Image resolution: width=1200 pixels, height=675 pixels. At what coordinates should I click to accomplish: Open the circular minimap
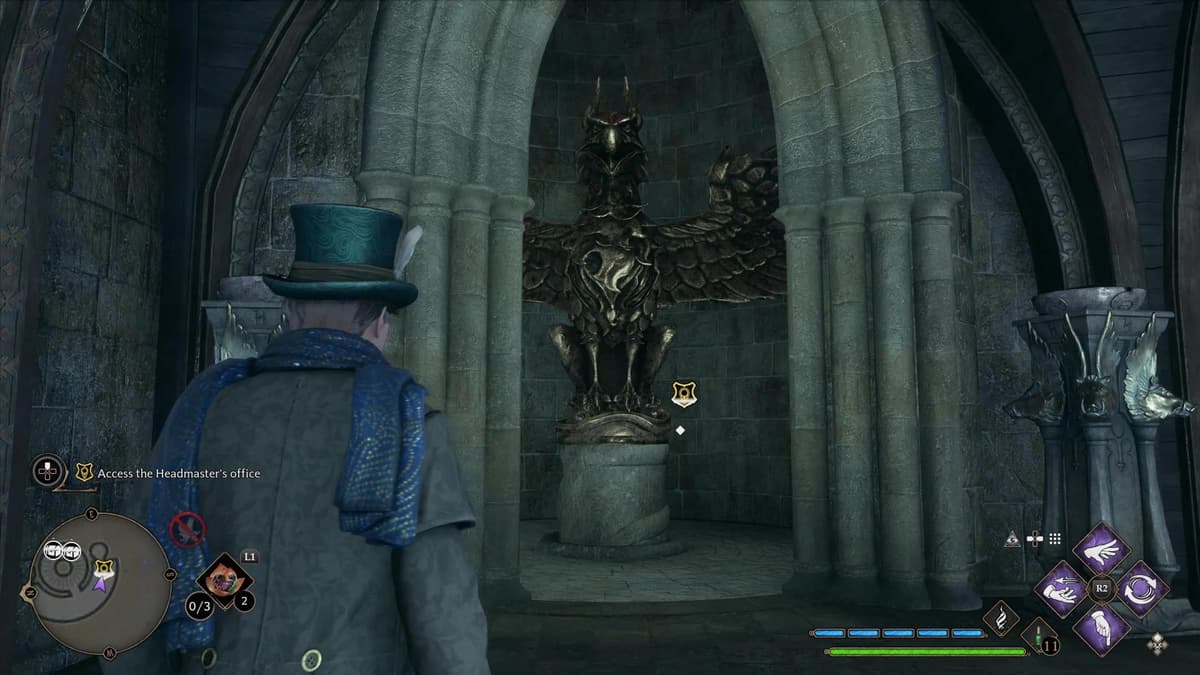99,583
